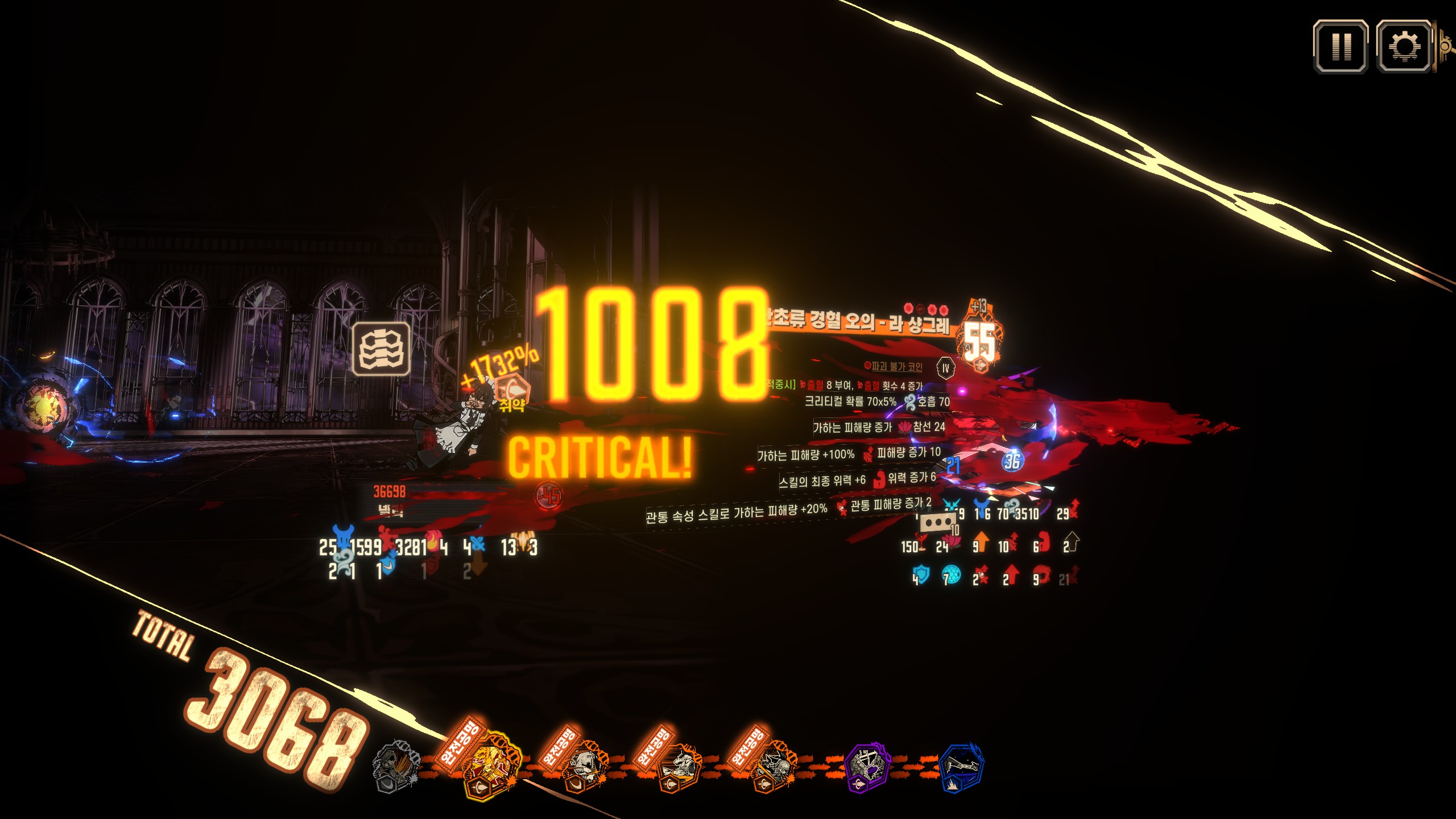Select the gray skill icon in the chain

pyautogui.click(x=396, y=767)
